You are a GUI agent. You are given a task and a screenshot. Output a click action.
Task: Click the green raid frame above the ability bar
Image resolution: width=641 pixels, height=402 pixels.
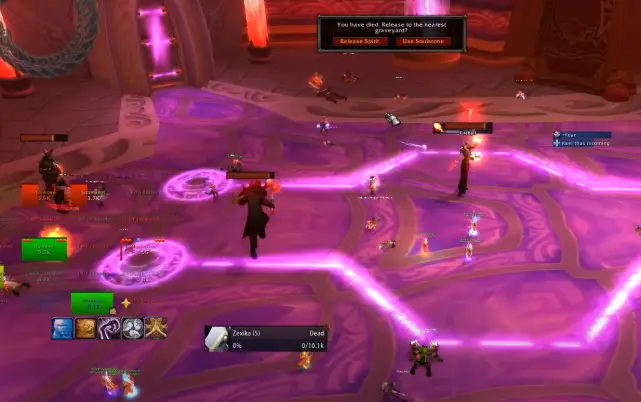(93, 302)
